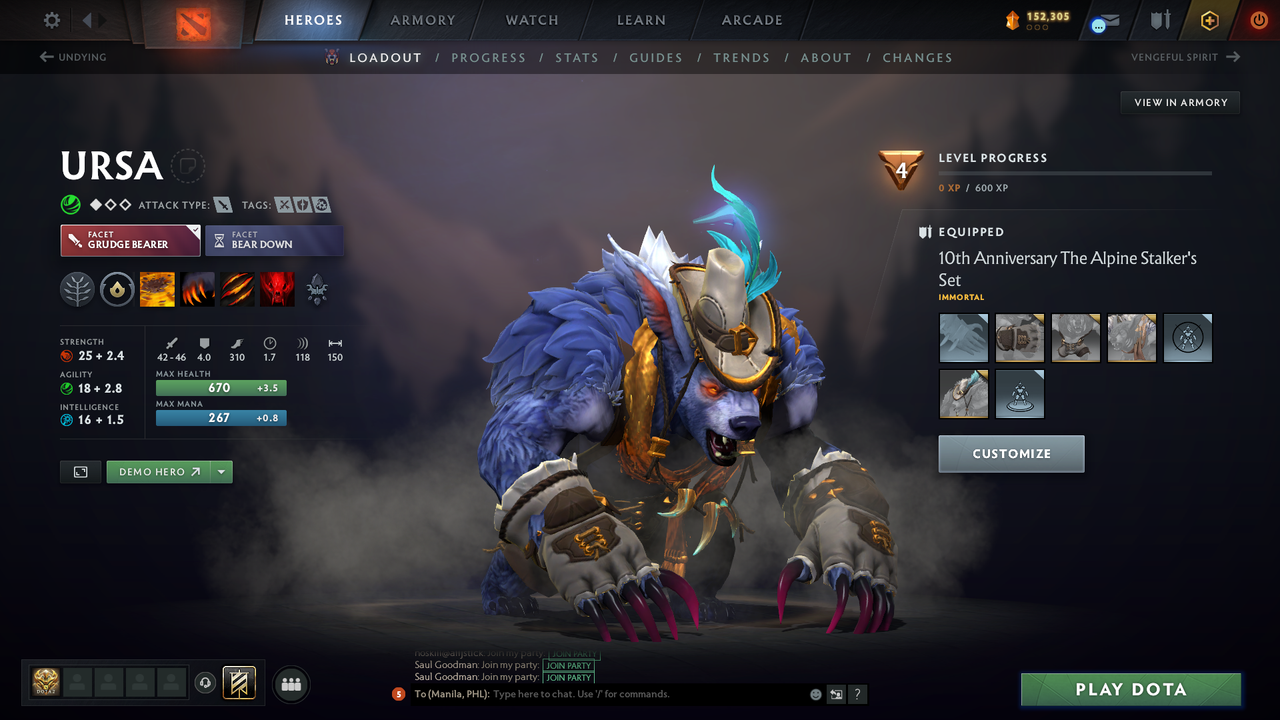Open the voice chat headset icon
Image resolution: width=1280 pixels, height=720 pixels.
207,683
